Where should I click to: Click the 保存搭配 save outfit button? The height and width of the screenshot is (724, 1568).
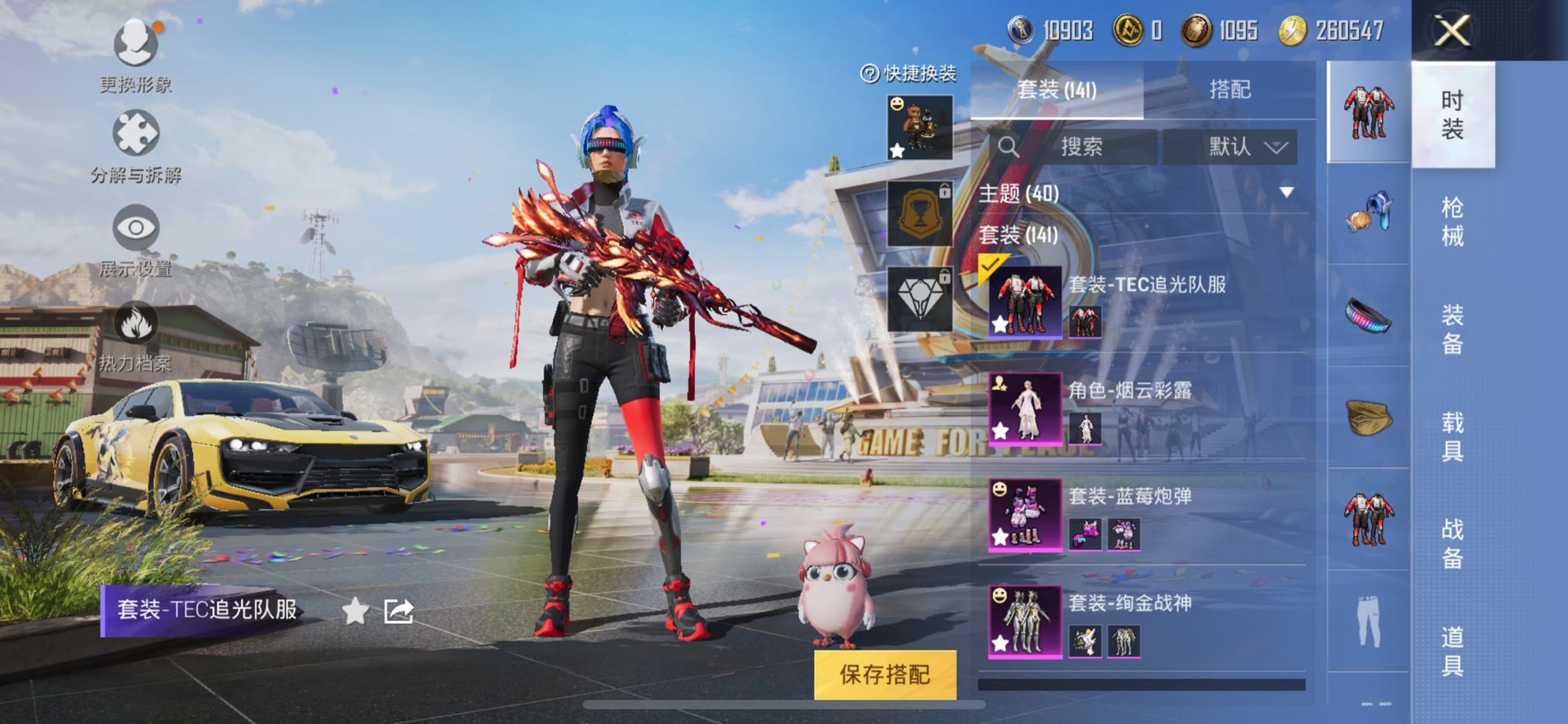884,674
